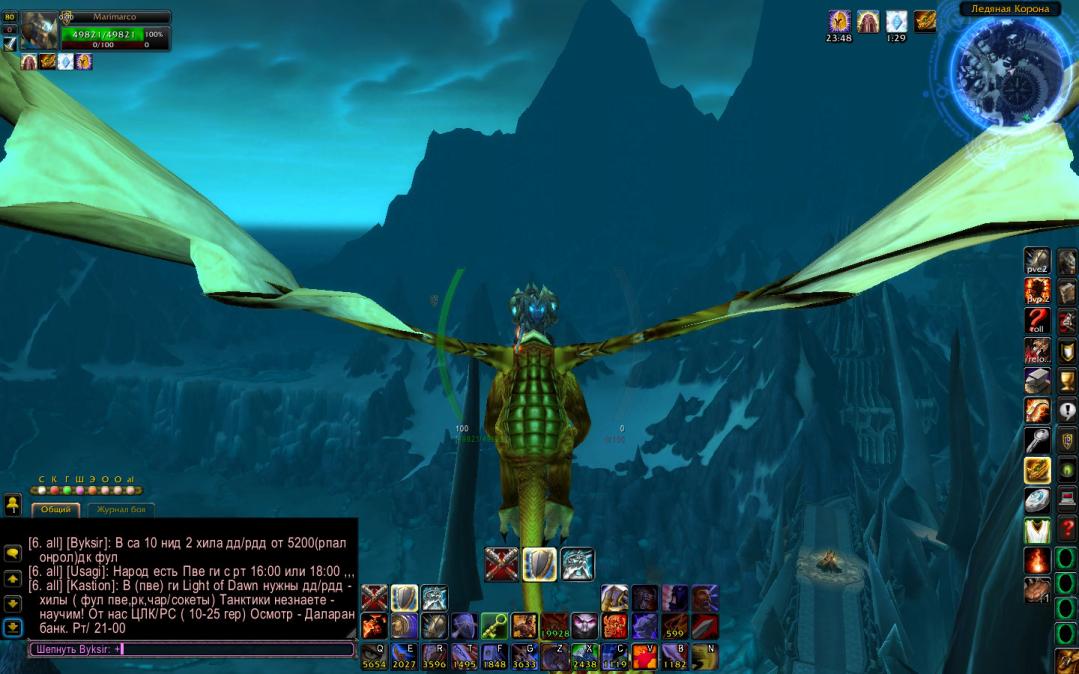This screenshot has width=1079, height=674.
Task: Run the pve2 macro button
Action: coord(1037,262)
